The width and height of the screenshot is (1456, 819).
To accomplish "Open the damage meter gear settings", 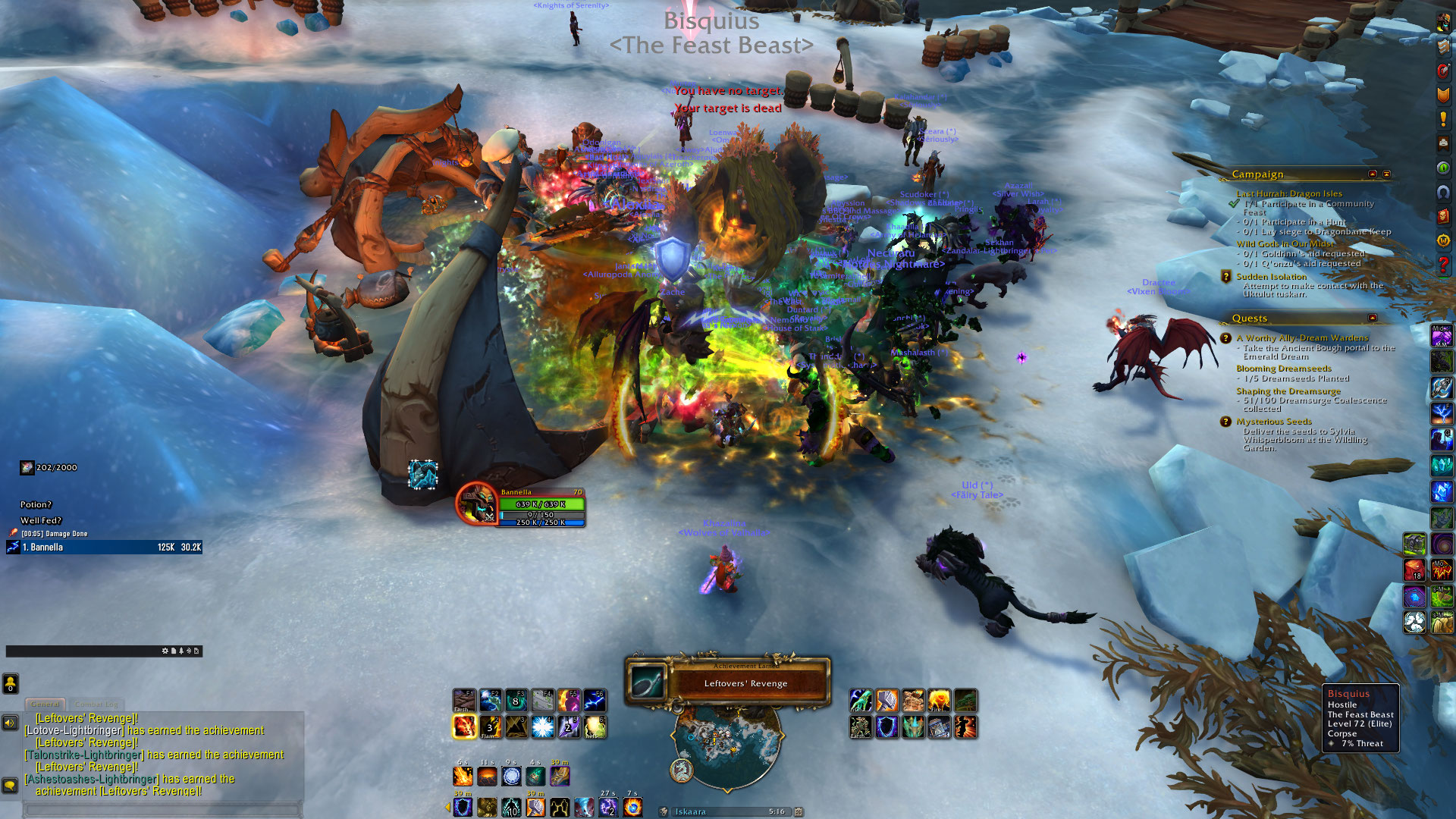I will click(x=165, y=651).
